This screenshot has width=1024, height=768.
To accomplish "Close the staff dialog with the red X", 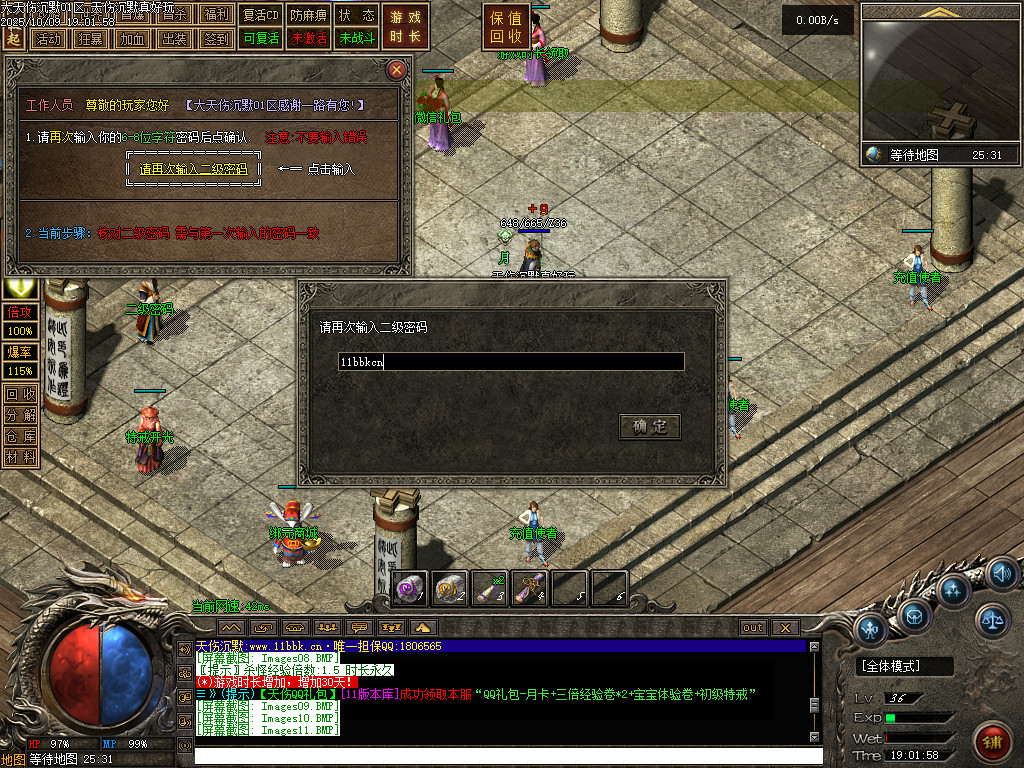I will tap(397, 70).
